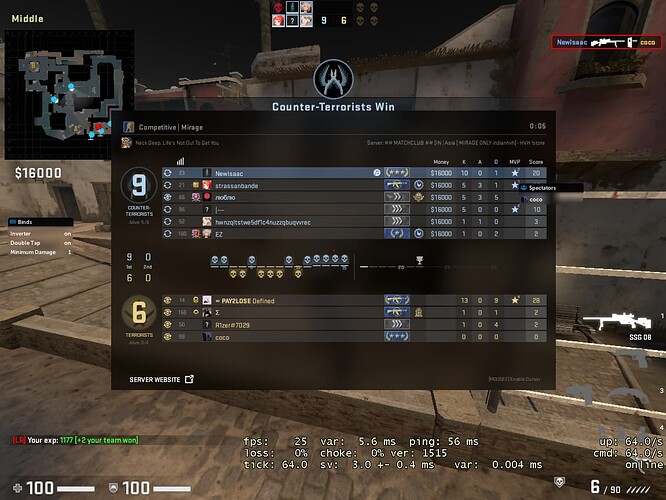Image resolution: width=666 pixels, height=500 pixels.
Task: Open the Server Website link
Action: point(161,380)
